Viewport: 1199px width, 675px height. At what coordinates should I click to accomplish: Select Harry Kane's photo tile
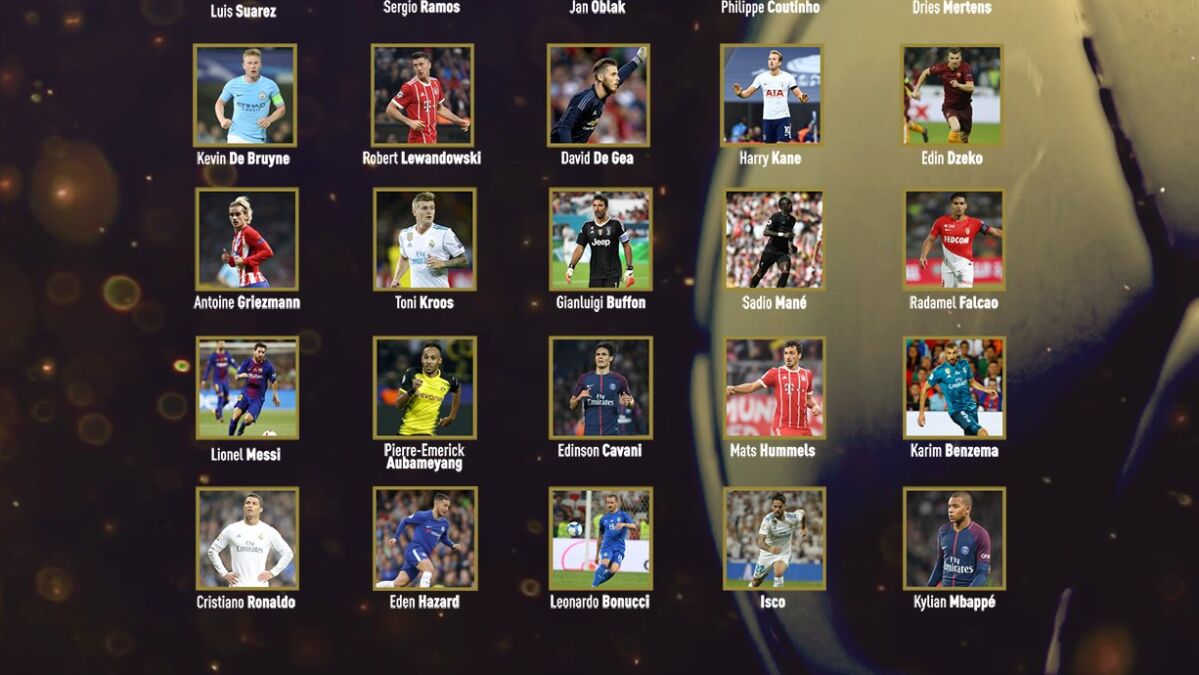click(772, 95)
